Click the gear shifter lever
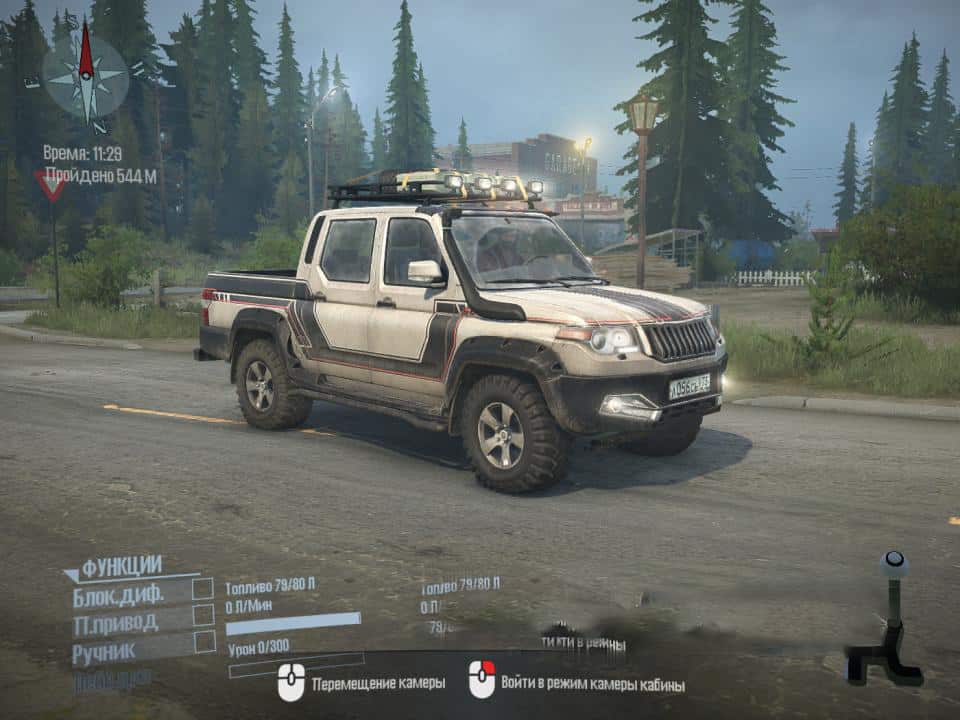Image resolution: width=960 pixels, height=720 pixels. [888, 618]
